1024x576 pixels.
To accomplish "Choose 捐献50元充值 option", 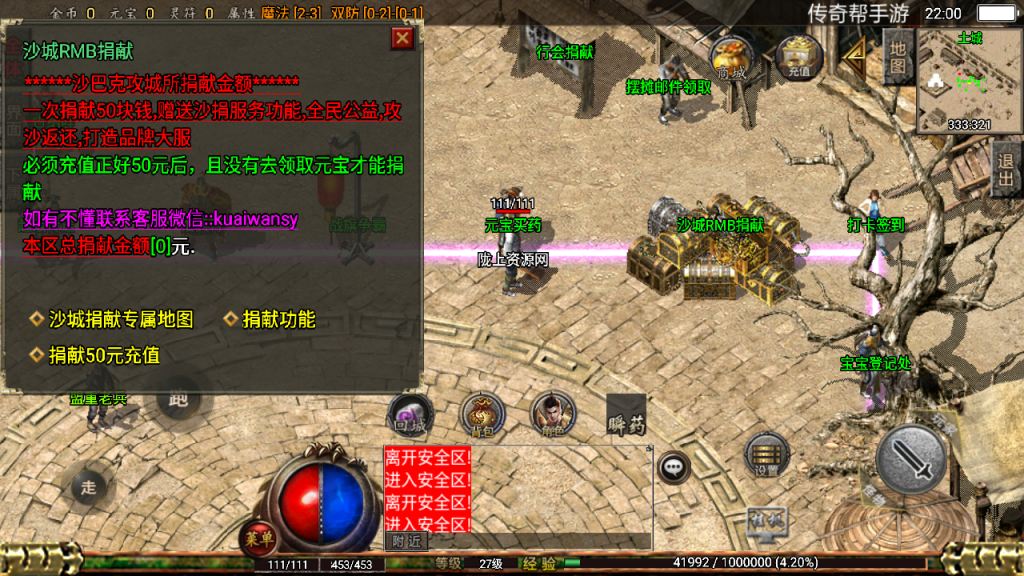I will coord(104,355).
